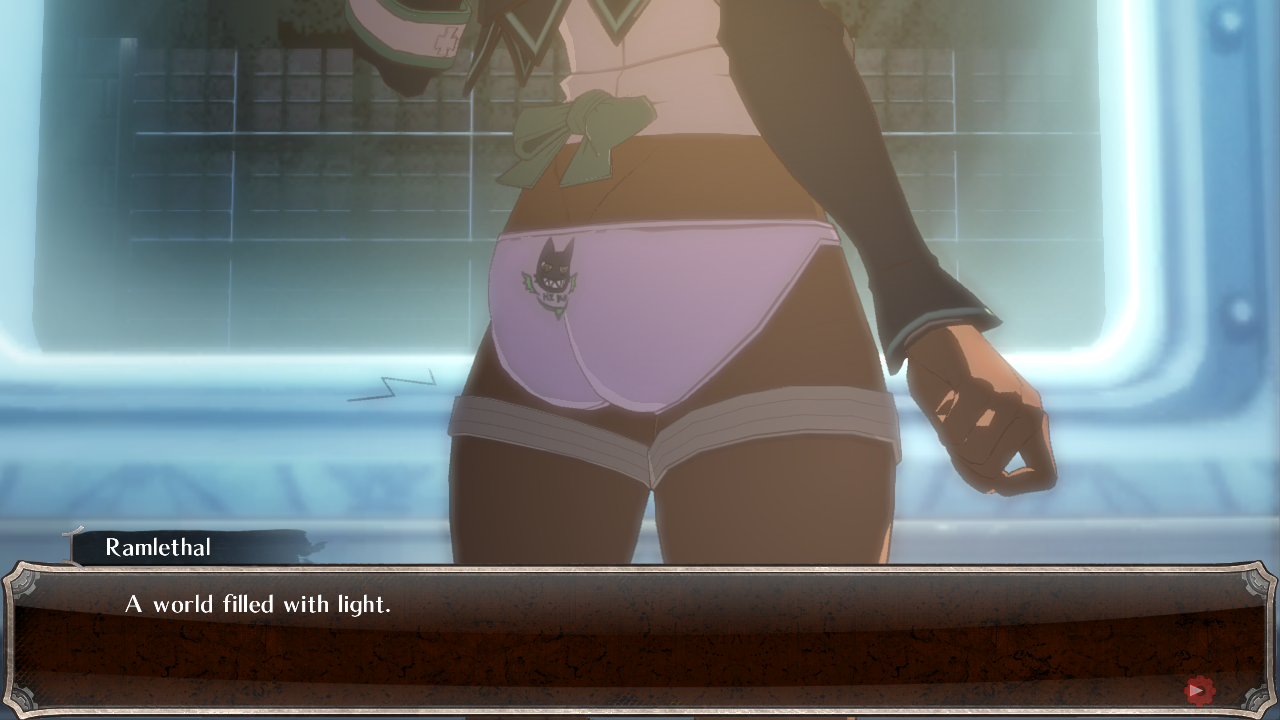Select the Ramlethal name plate
The width and height of the screenshot is (1280, 720).
click(158, 547)
